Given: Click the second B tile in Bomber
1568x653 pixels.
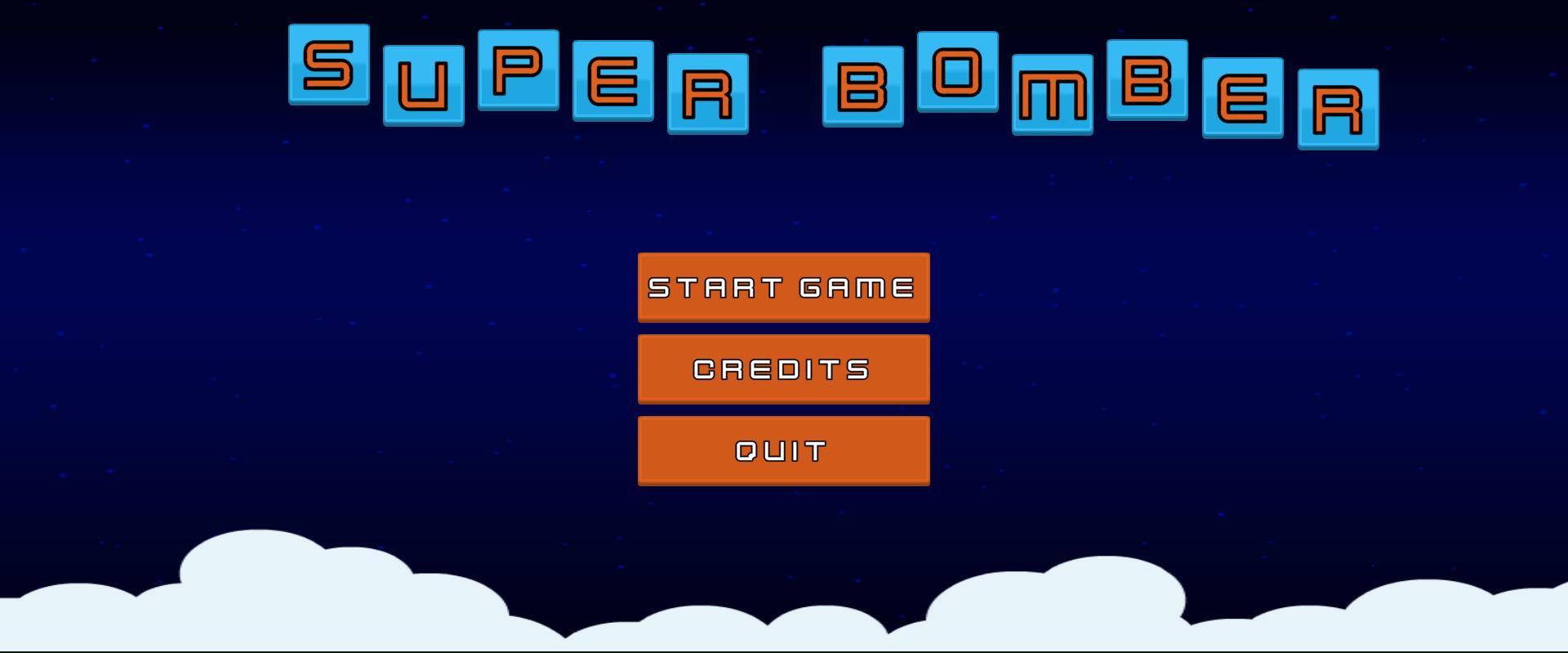Looking at the screenshot, I should click(1147, 82).
